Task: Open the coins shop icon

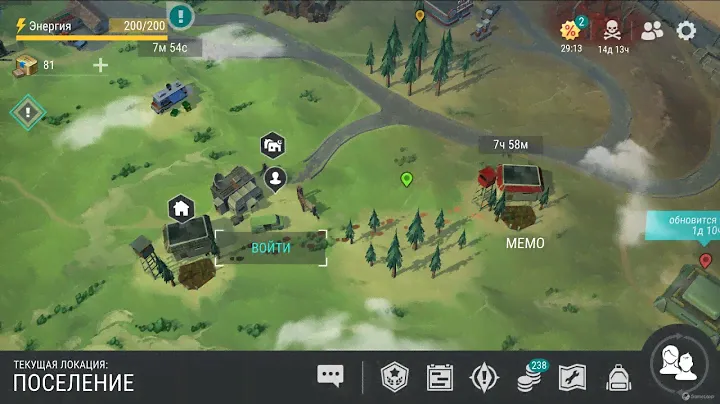Action: [x=528, y=378]
